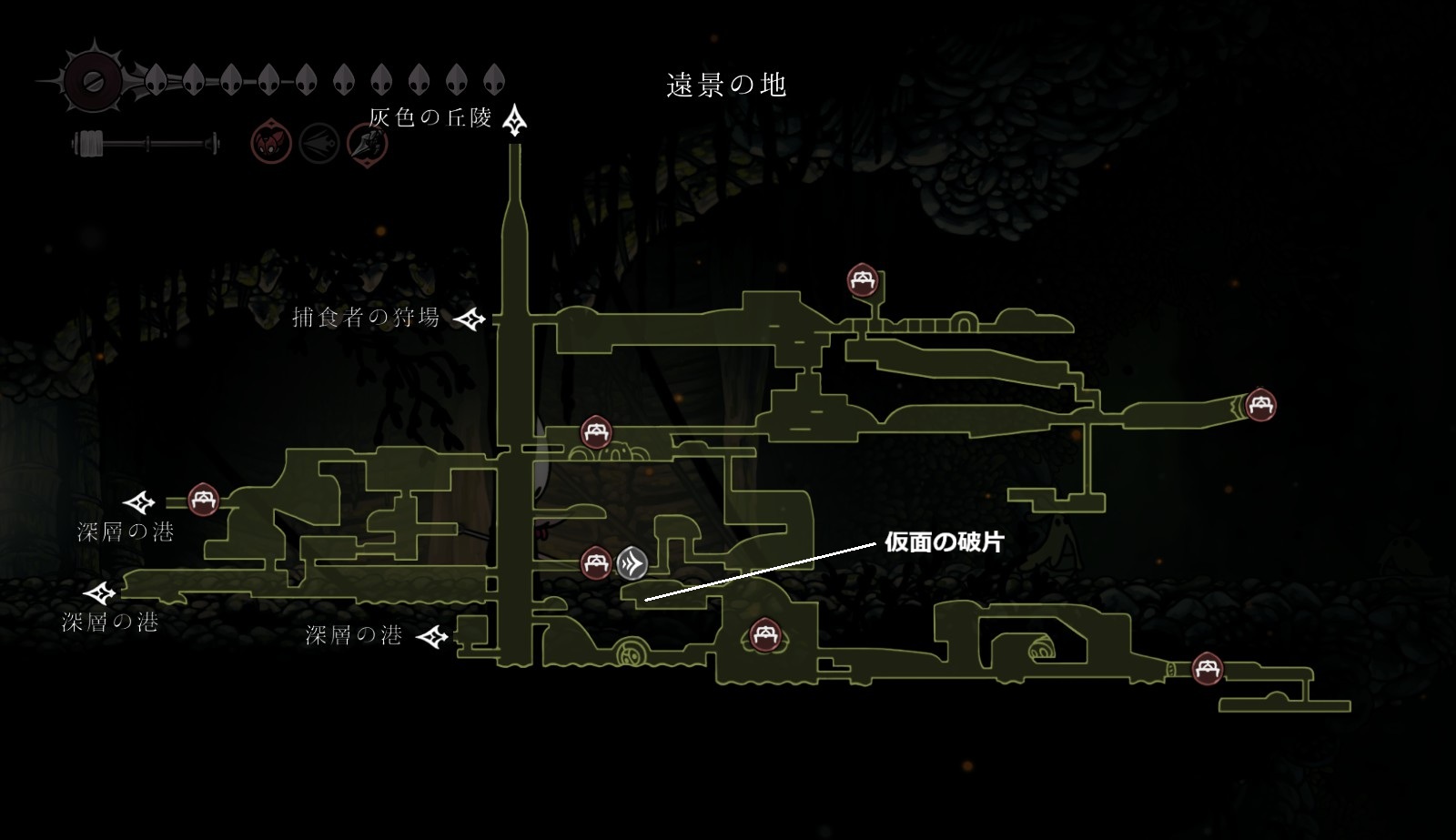
Task: Choose the bench marker on the thin stalk above the map
Action: point(862,280)
